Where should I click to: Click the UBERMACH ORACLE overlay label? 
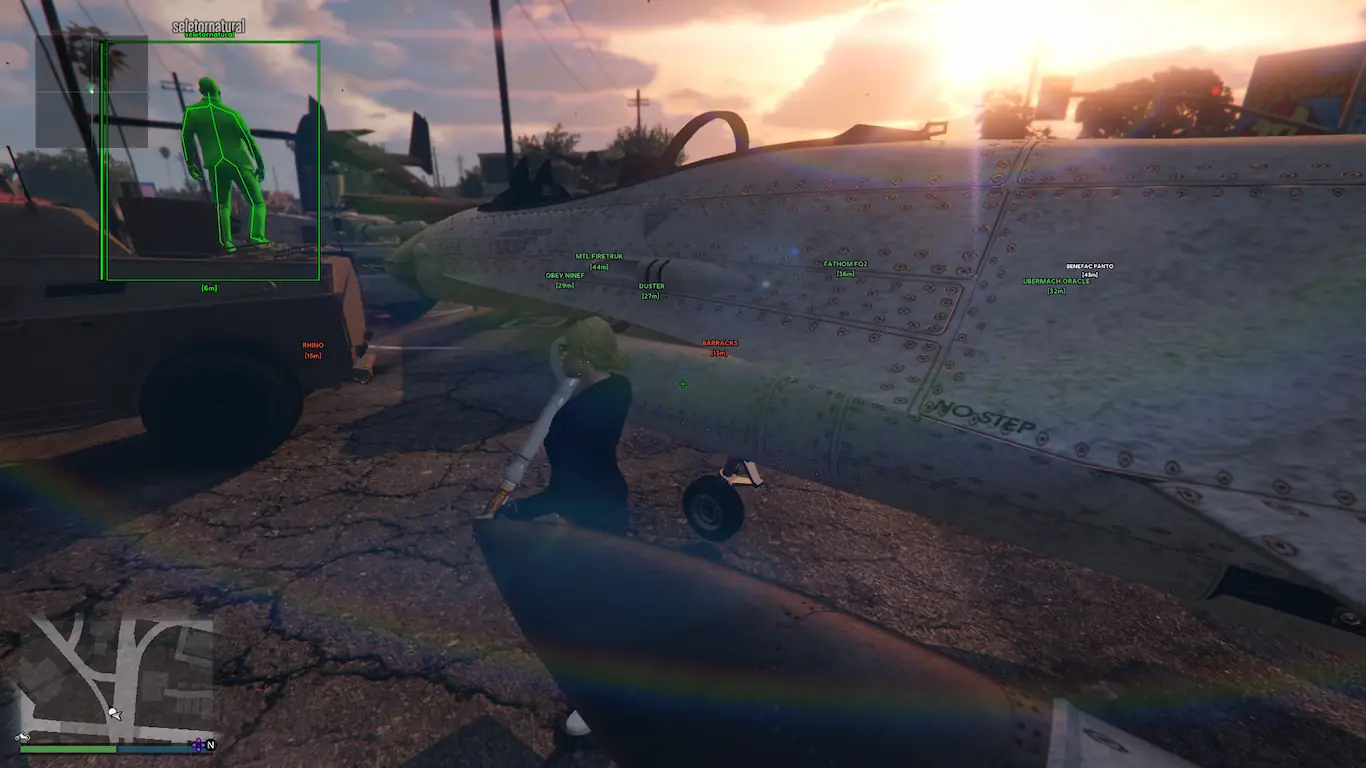1056,282
